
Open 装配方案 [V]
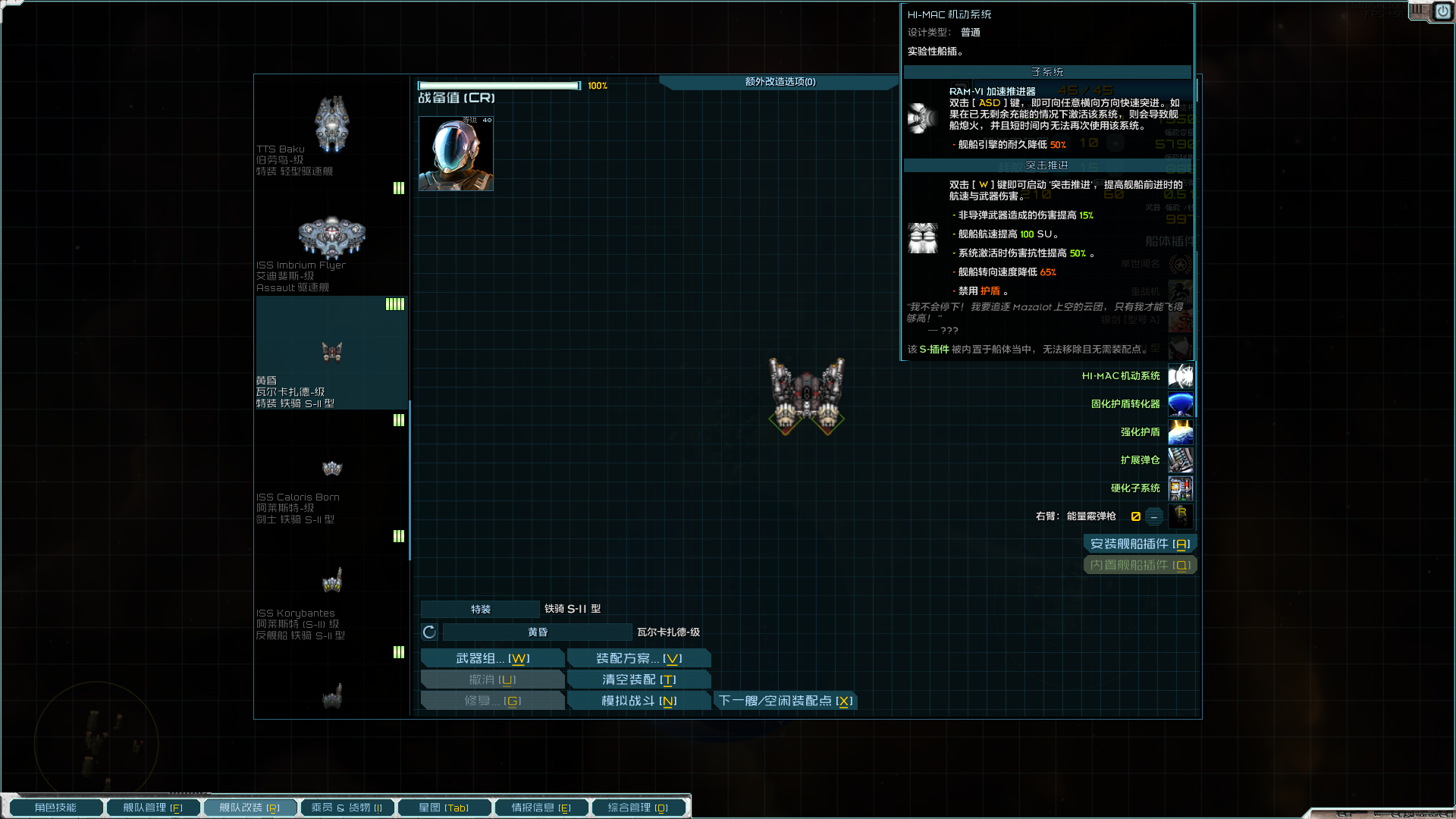coord(639,657)
